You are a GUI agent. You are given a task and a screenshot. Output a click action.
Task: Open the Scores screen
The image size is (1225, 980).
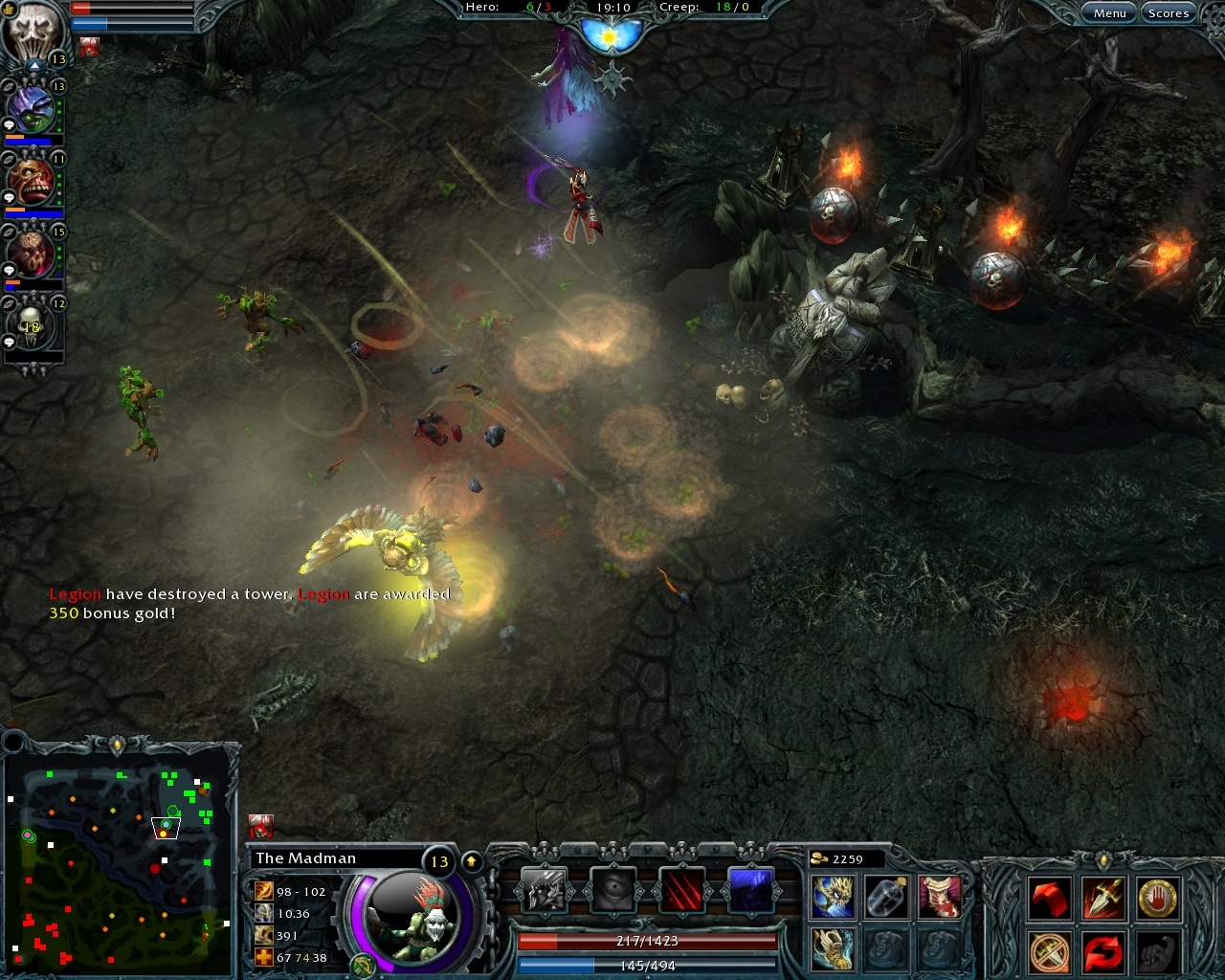[1168, 12]
